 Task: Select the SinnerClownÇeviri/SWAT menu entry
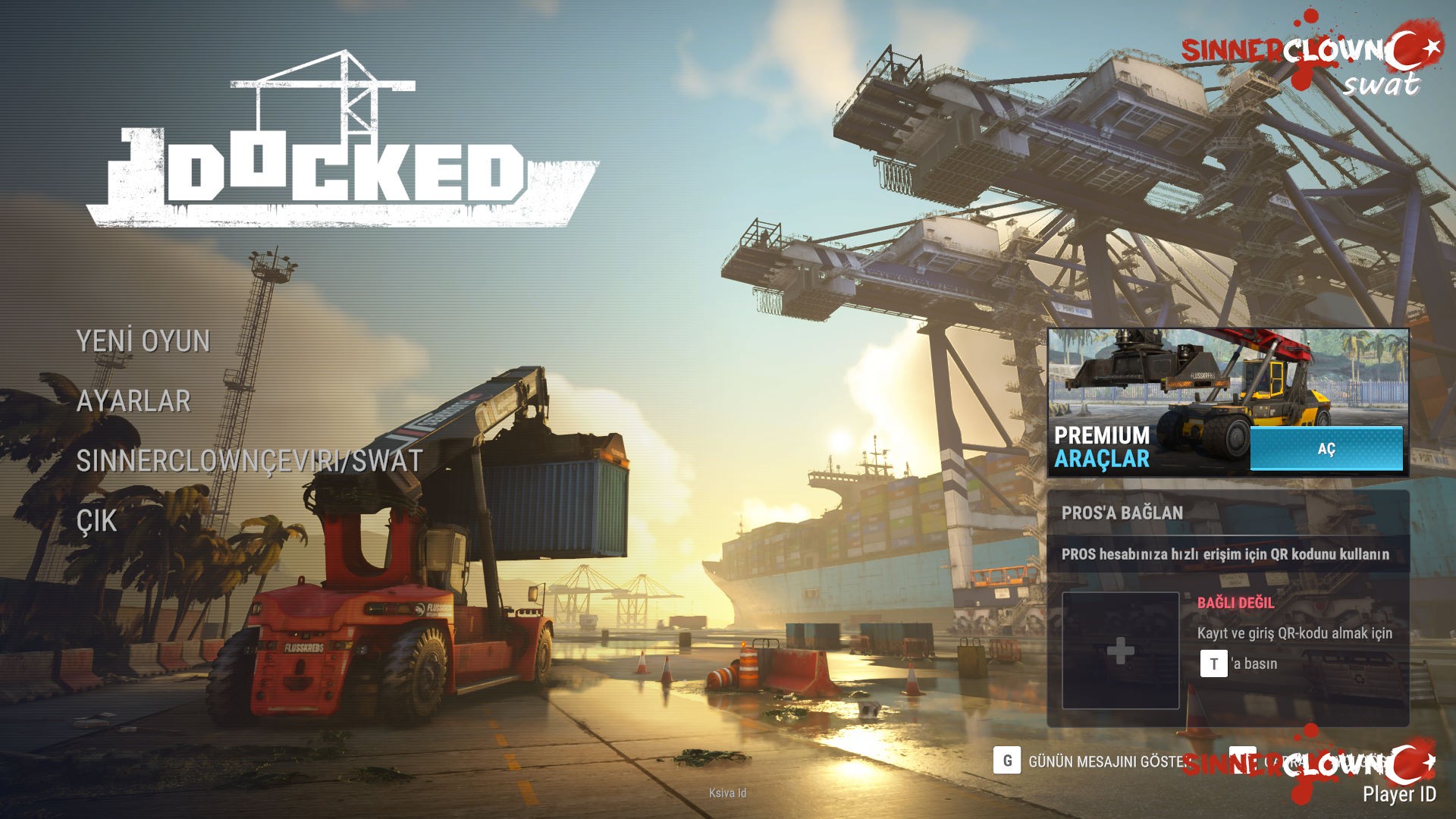click(x=249, y=461)
